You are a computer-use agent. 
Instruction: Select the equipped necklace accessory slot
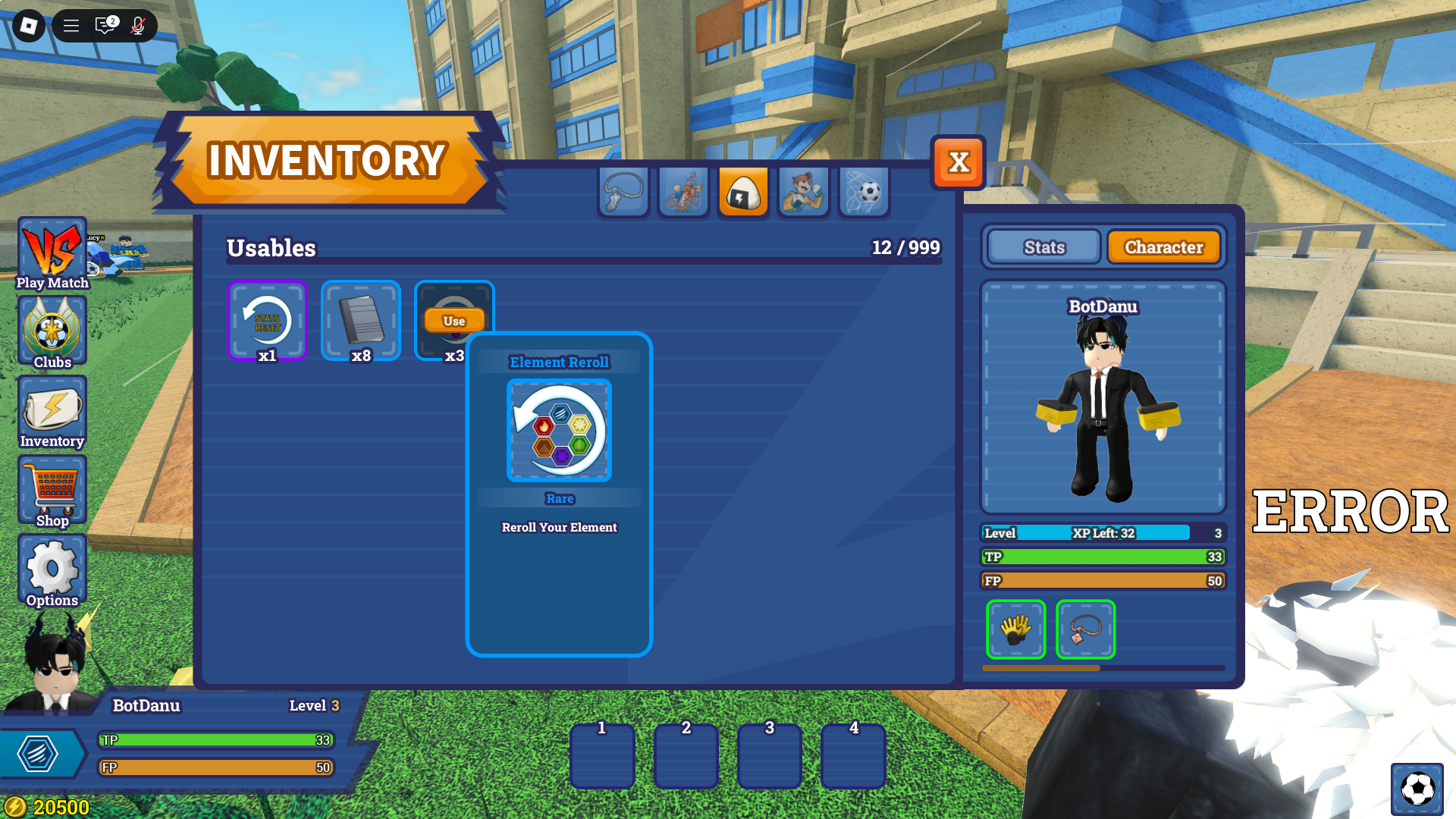click(x=1085, y=629)
